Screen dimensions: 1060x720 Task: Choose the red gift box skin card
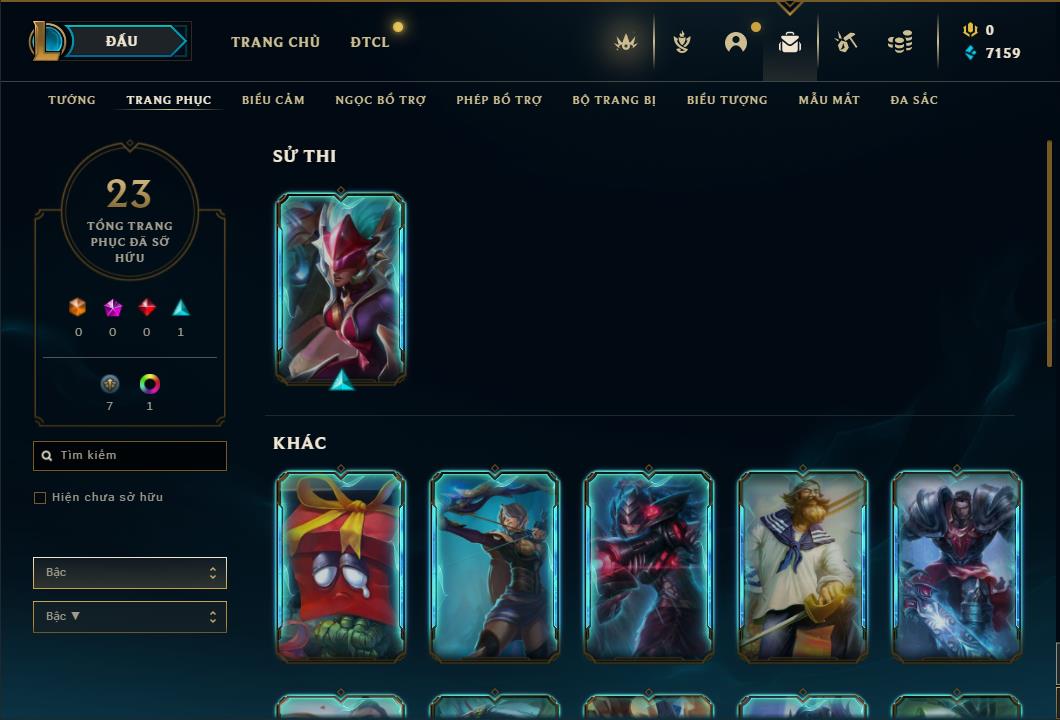click(x=341, y=566)
